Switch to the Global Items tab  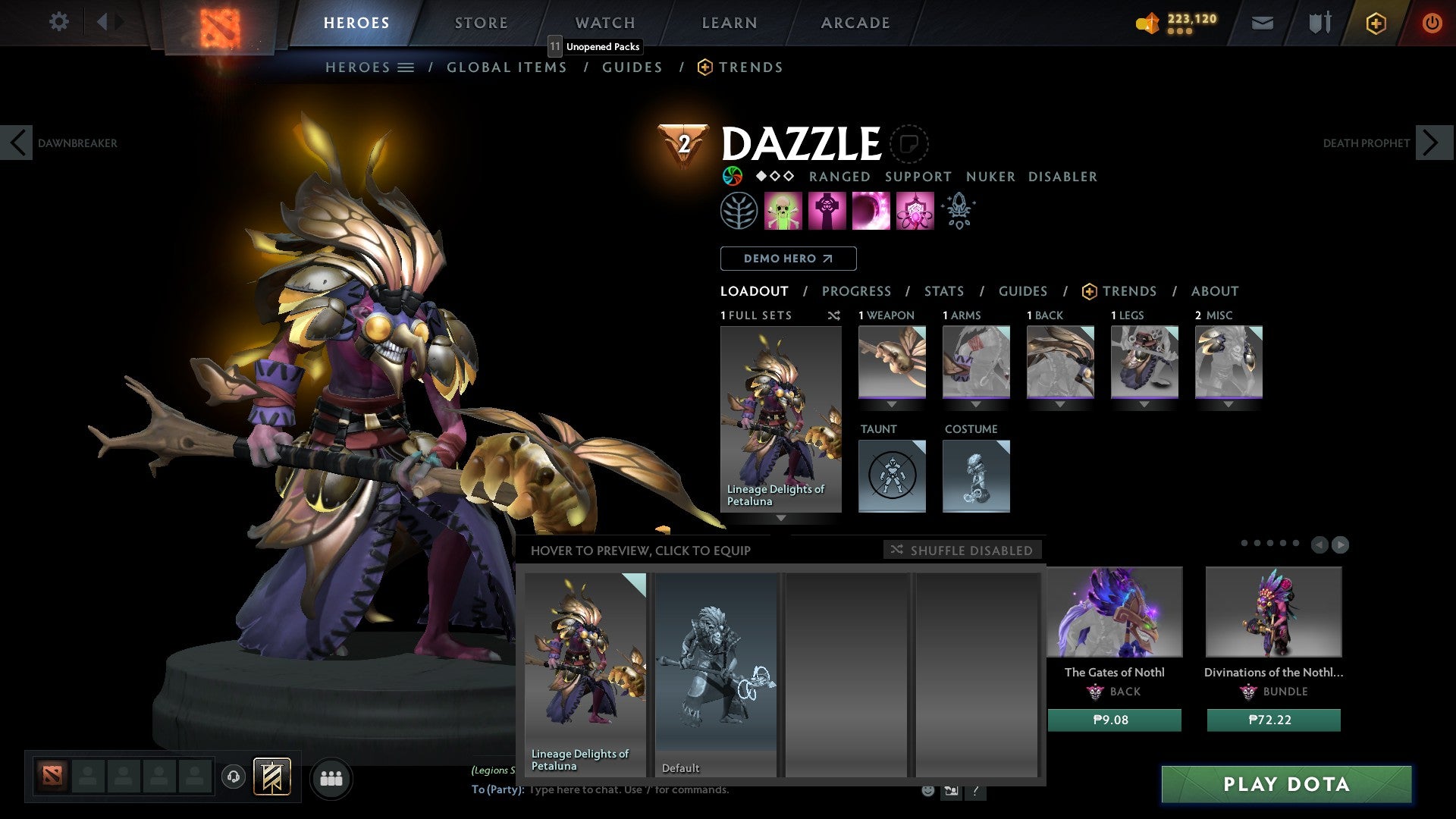coord(507,67)
